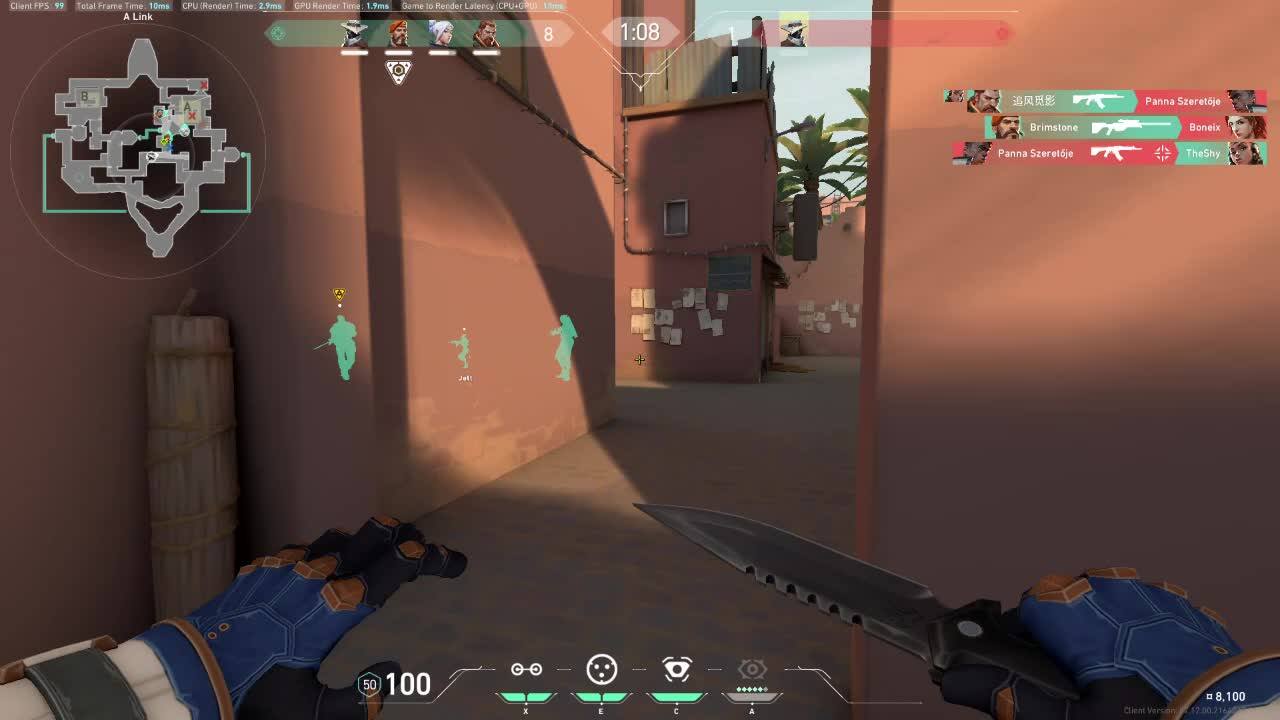The image size is (1280, 720).
Task: Click the spike carrier icon below Brimstone
Action: tap(398, 72)
